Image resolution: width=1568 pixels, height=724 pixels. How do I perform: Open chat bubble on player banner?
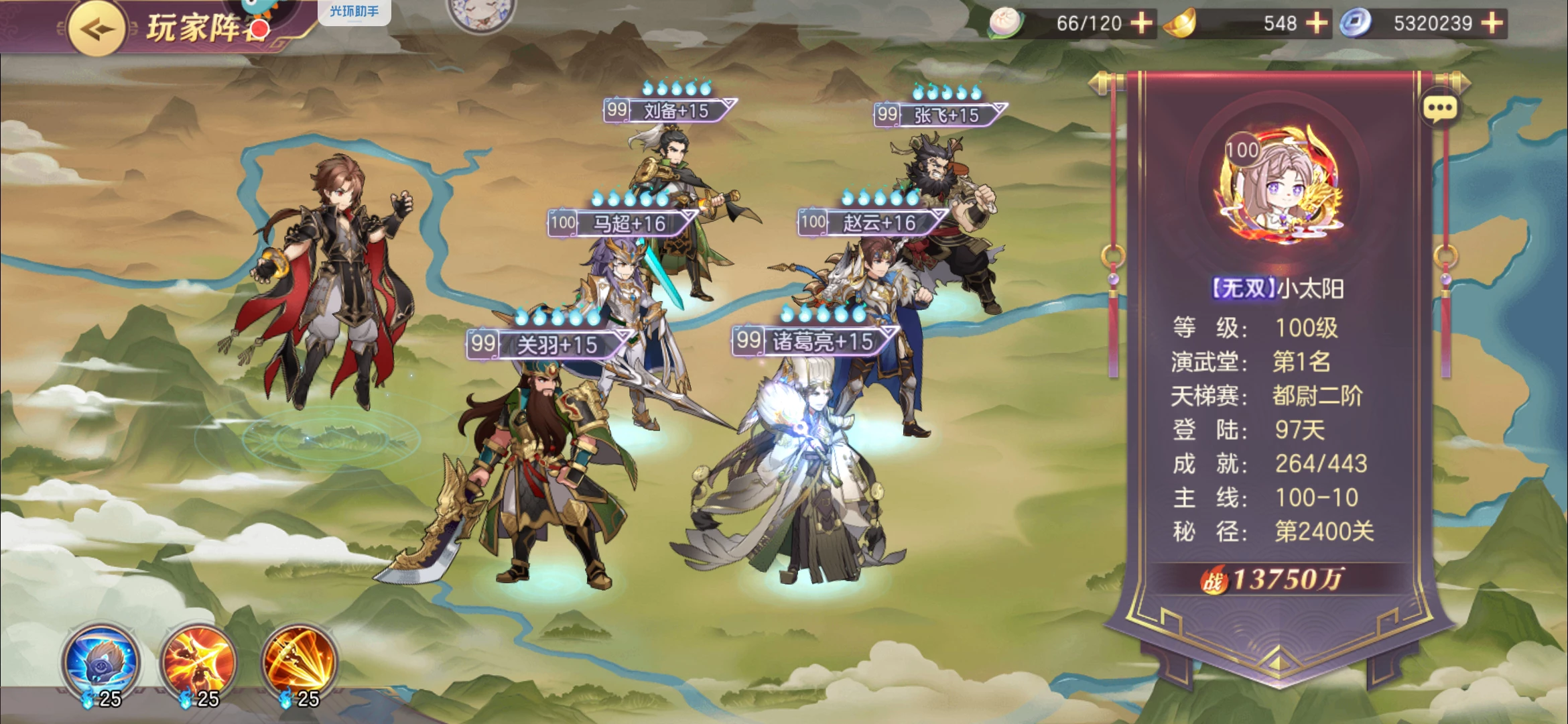pyautogui.click(x=1439, y=109)
